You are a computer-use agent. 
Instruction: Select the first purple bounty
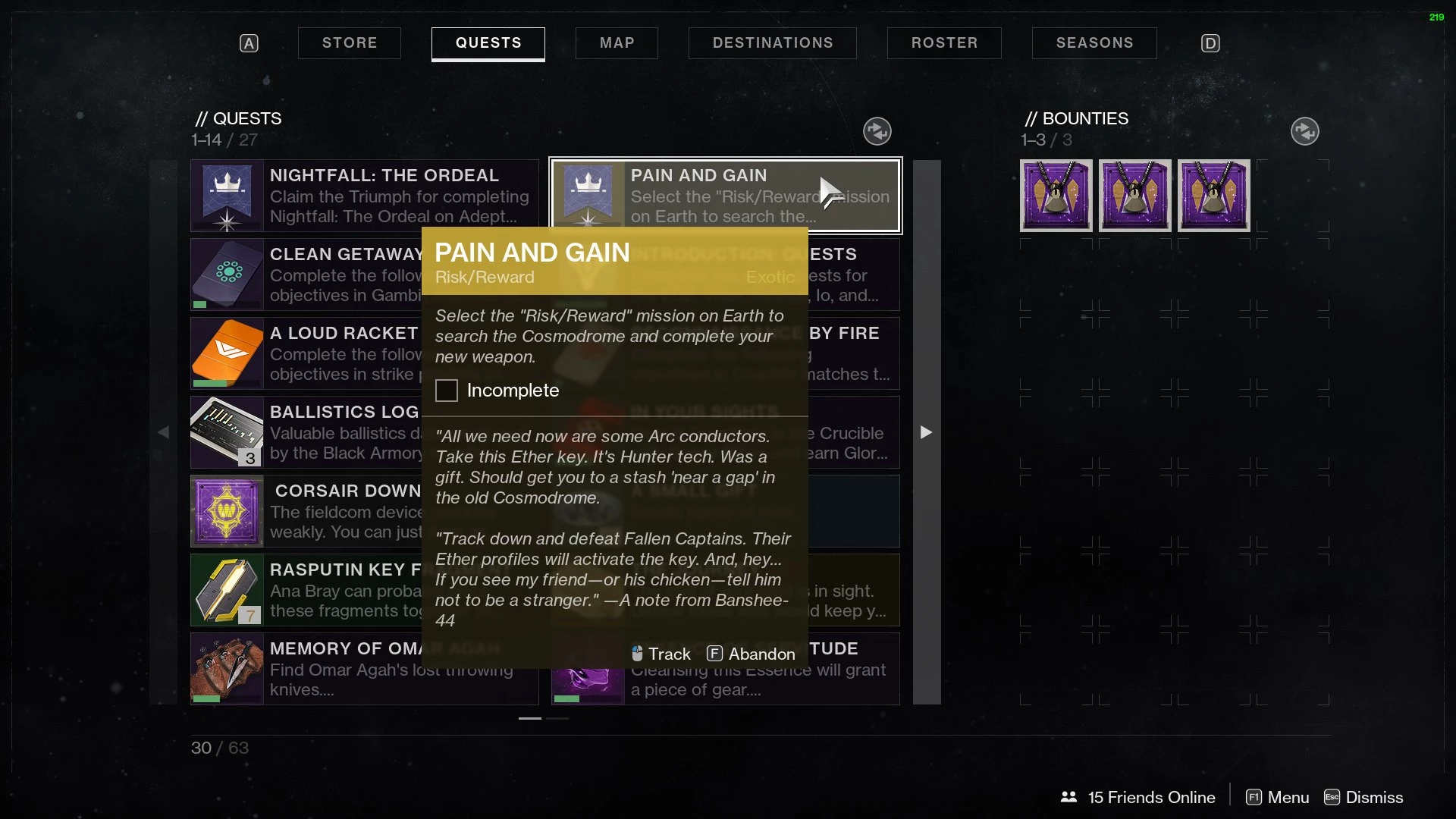[1056, 196]
